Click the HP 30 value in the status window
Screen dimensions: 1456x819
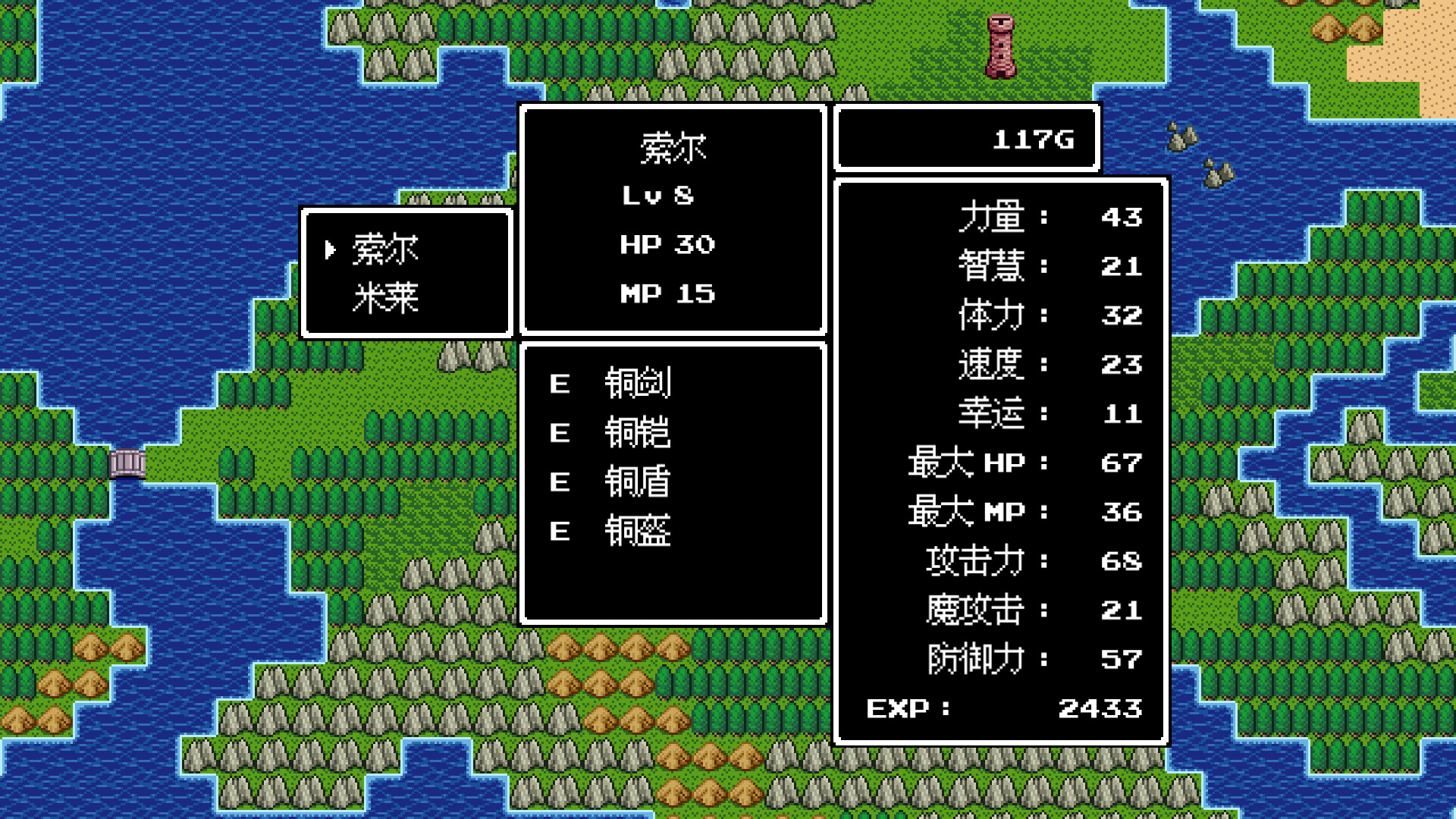click(670, 244)
